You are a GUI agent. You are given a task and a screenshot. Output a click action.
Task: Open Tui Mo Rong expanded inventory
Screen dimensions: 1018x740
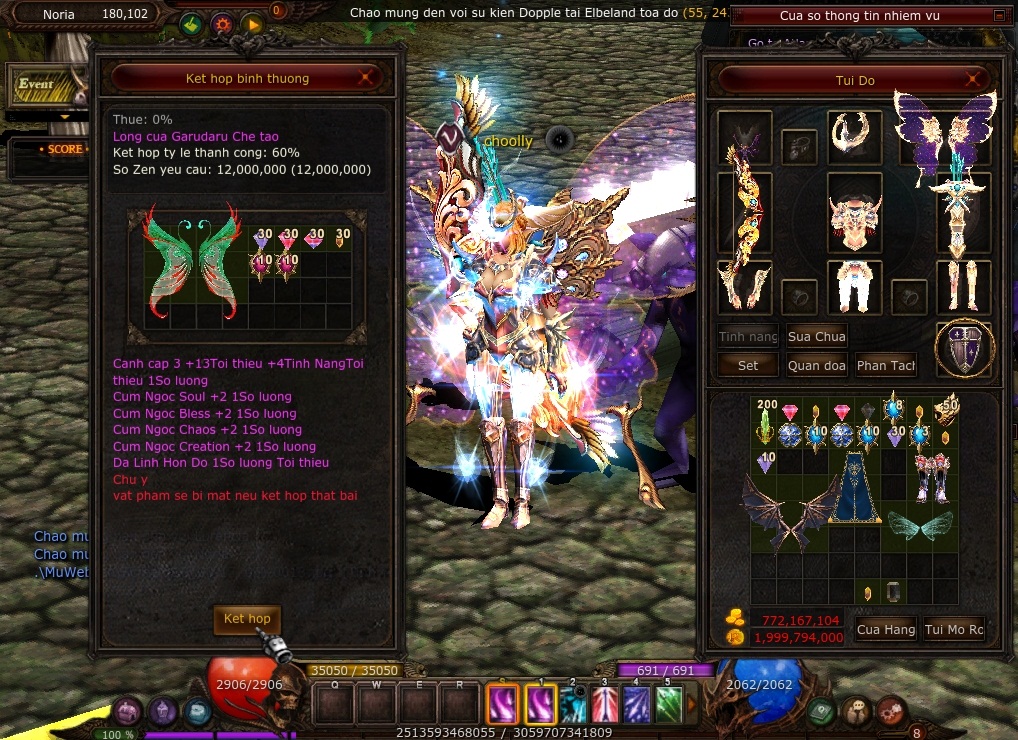[x=953, y=629]
